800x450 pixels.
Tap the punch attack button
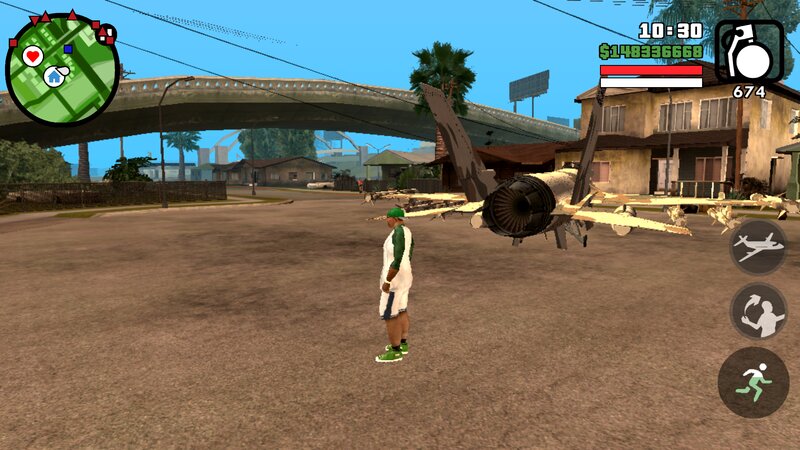[x=757, y=311]
